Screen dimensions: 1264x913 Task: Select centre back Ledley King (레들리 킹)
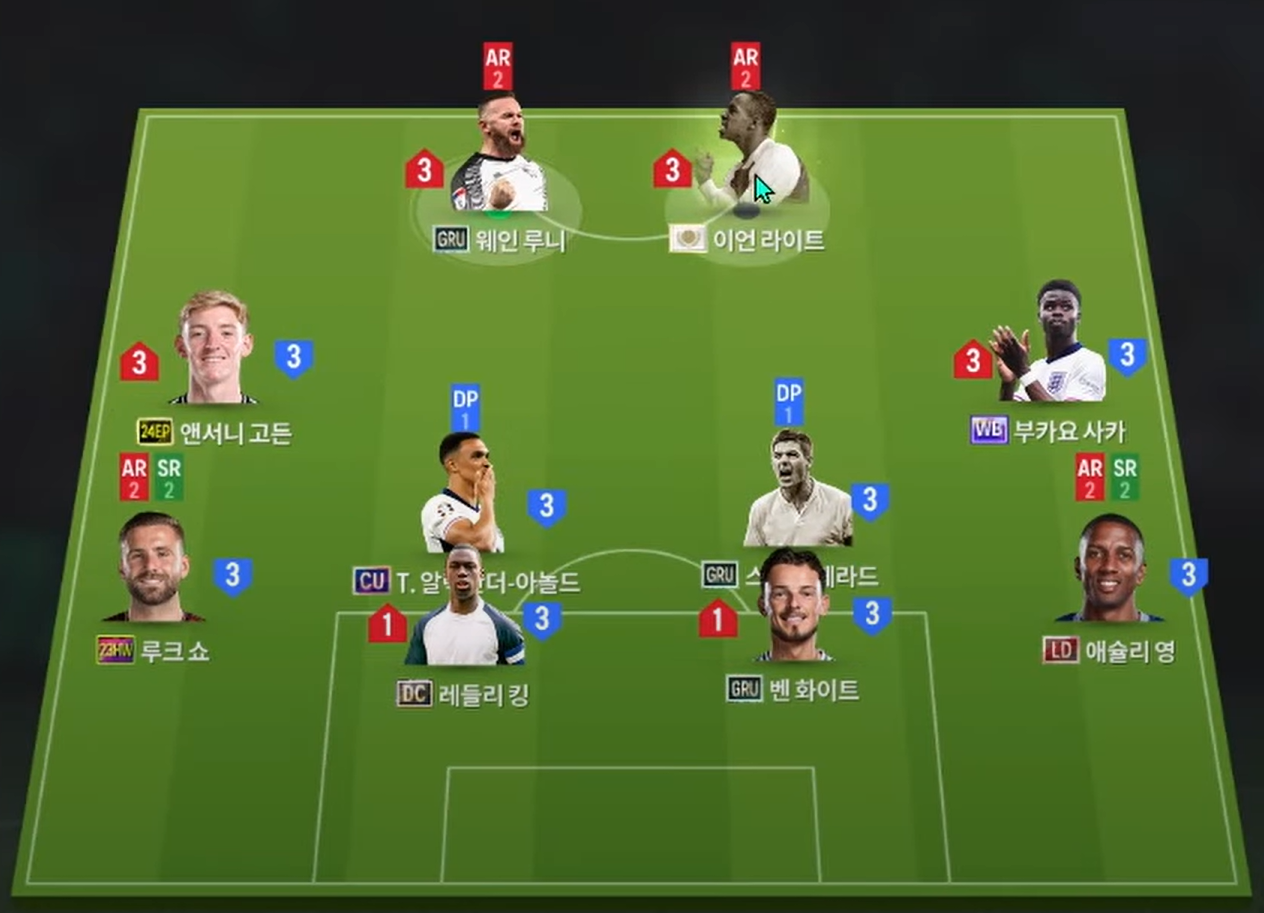pos(464,612)
